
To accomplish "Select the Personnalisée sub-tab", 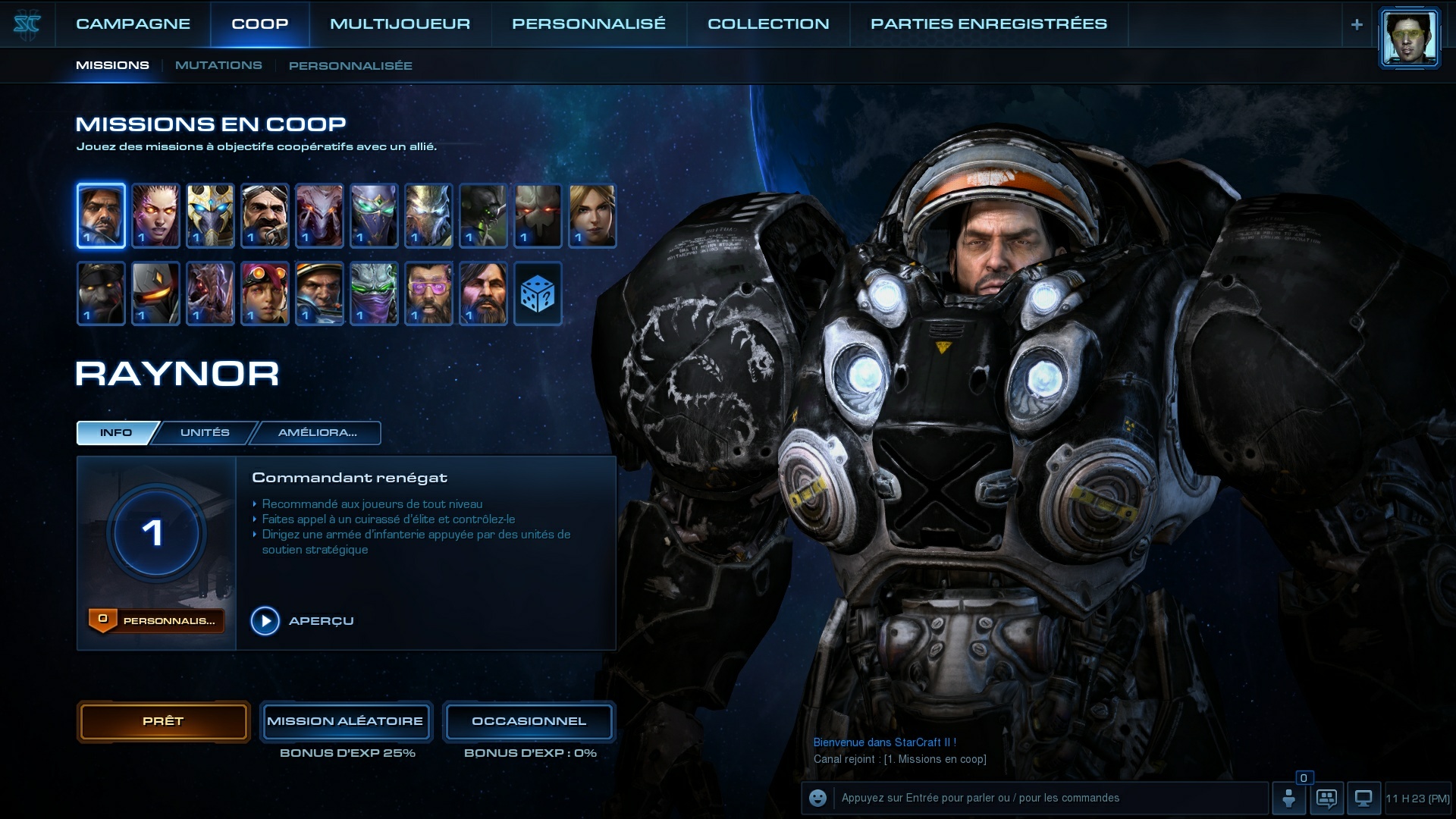I will (x=350, y=66).
